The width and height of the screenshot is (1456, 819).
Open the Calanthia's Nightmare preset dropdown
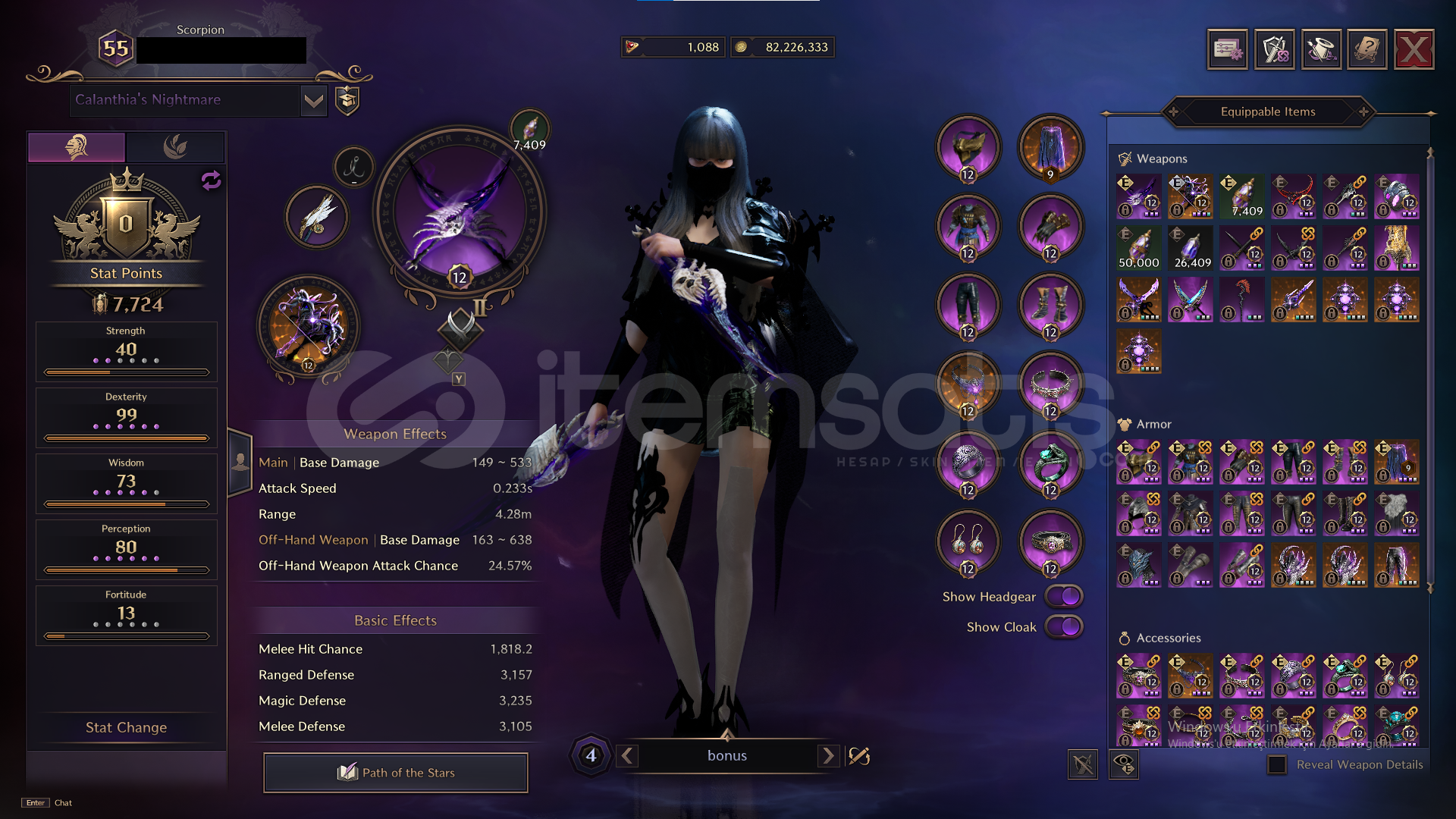[313, 99]
